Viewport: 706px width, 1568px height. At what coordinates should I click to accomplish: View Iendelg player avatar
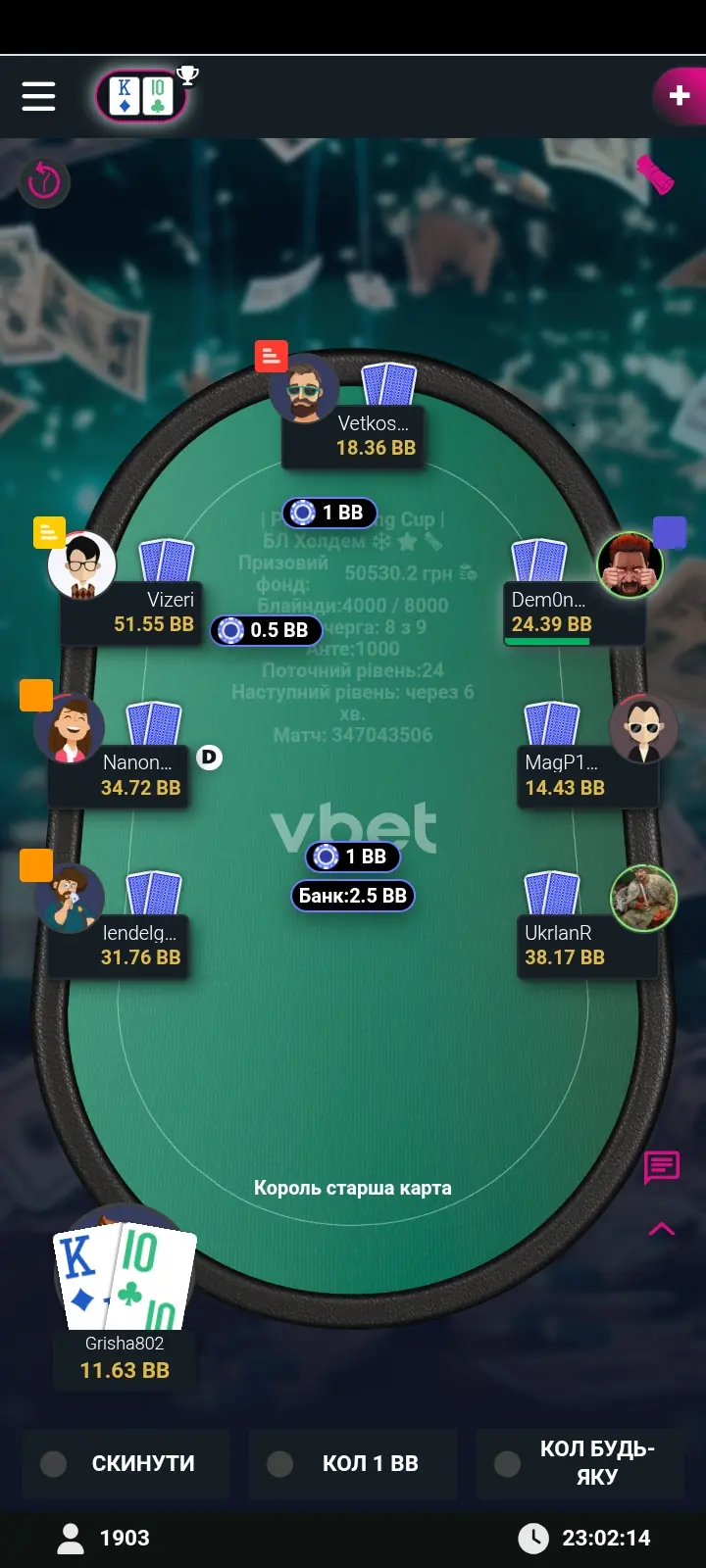coord(70,898)
